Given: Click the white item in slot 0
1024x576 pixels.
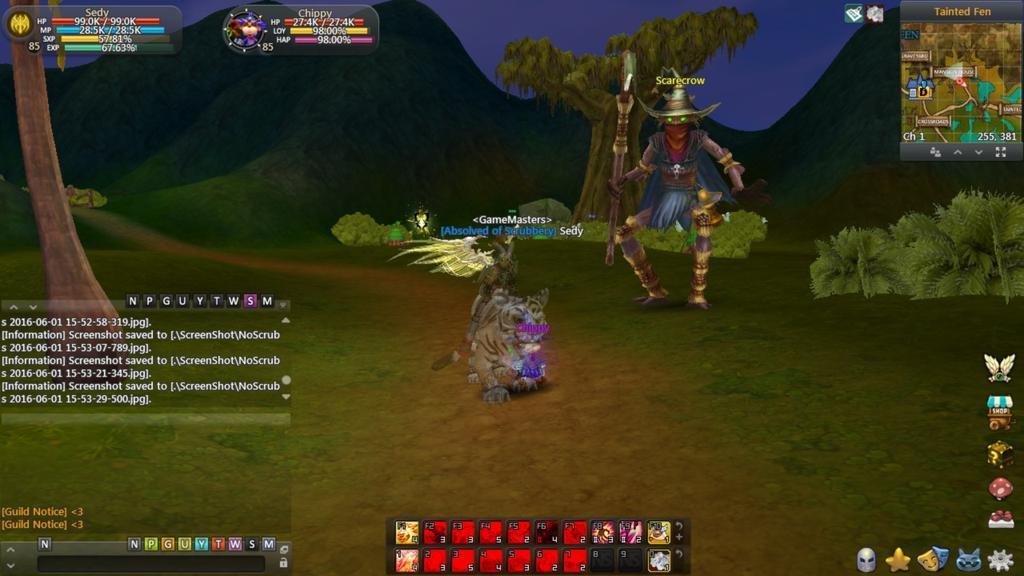Looking at the screenshot, I should pos(658,560).
